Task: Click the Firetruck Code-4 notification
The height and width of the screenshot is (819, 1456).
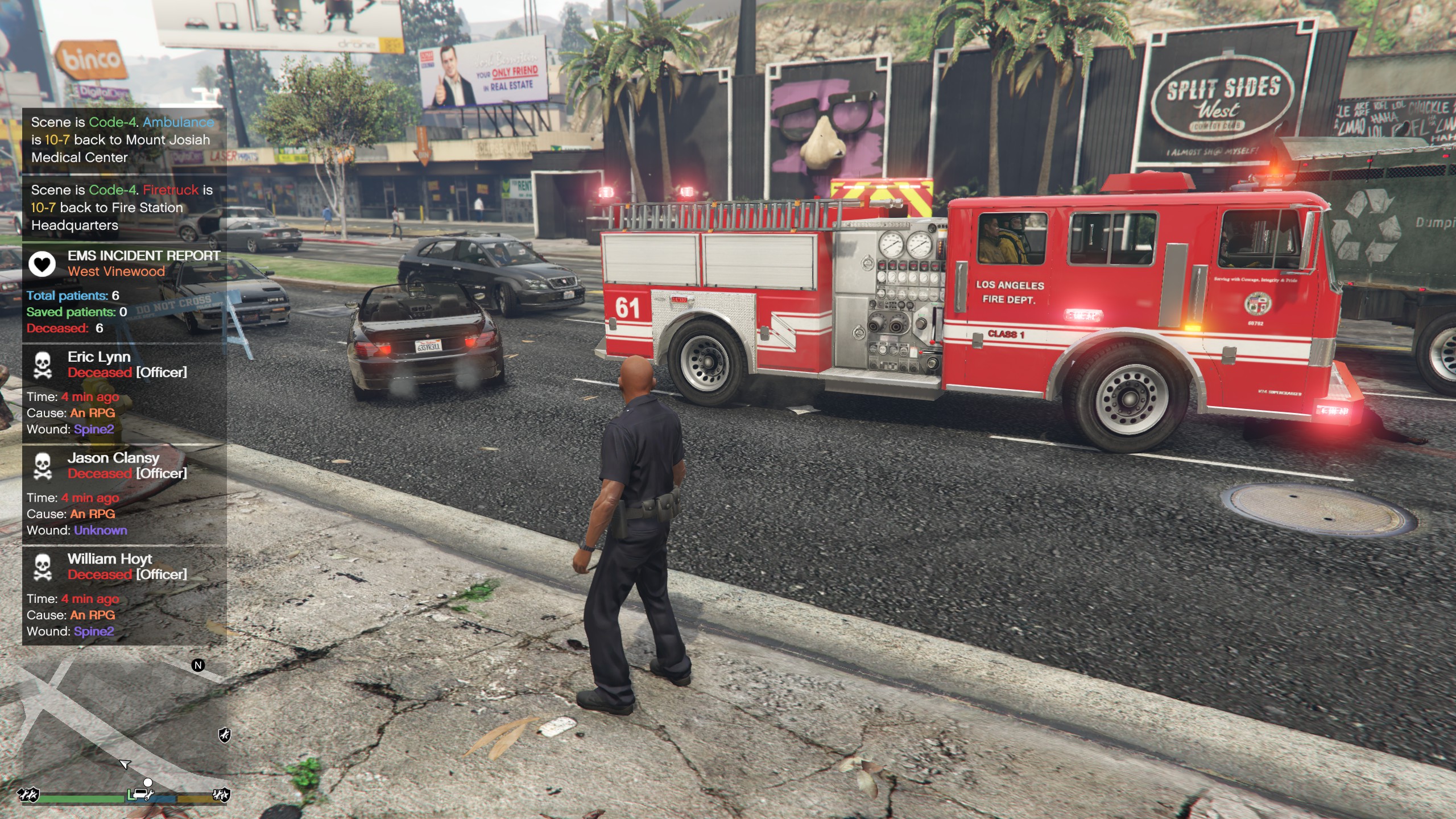Action: 124,208
